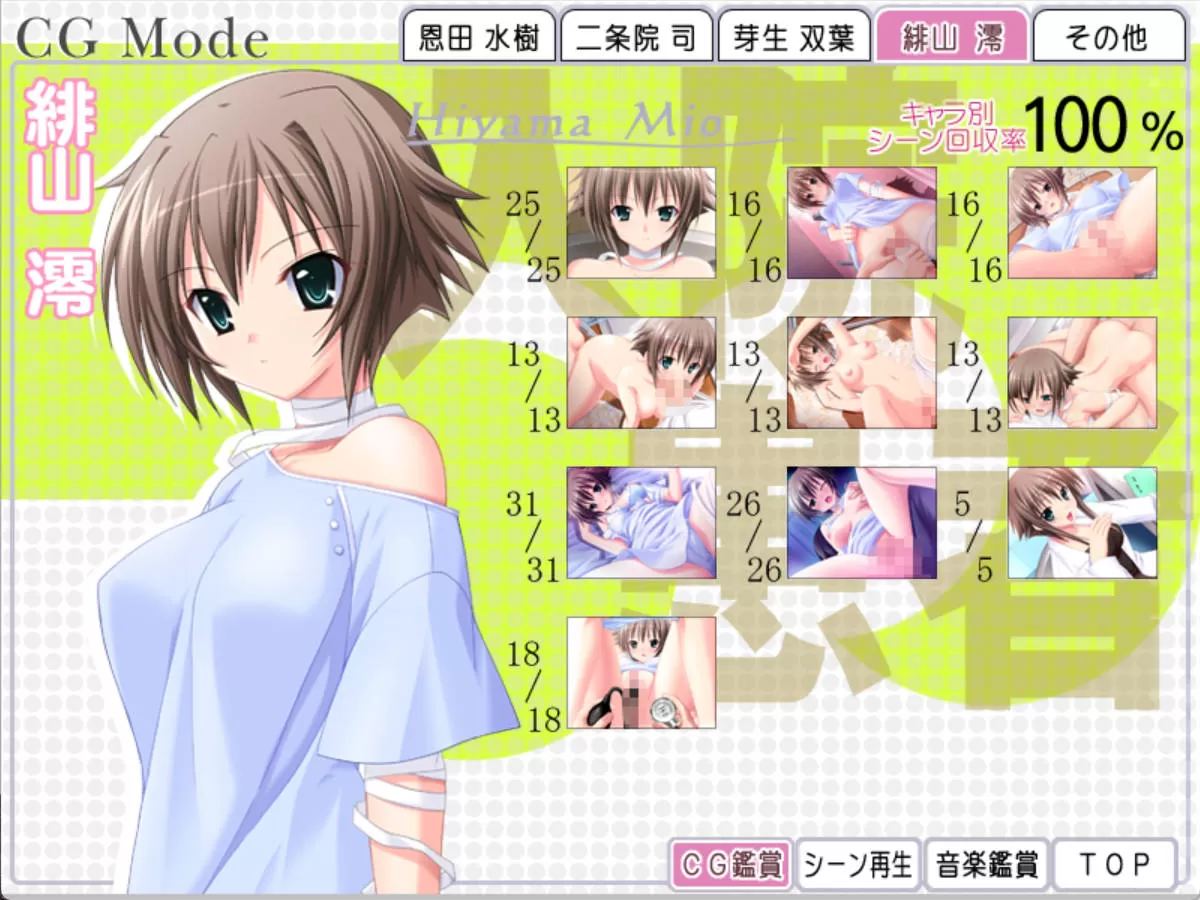Viewport: 1200px width, 900px height.
Task: Switch to the 恩田 水樹 character tab
Action: (x=478, y=38)
